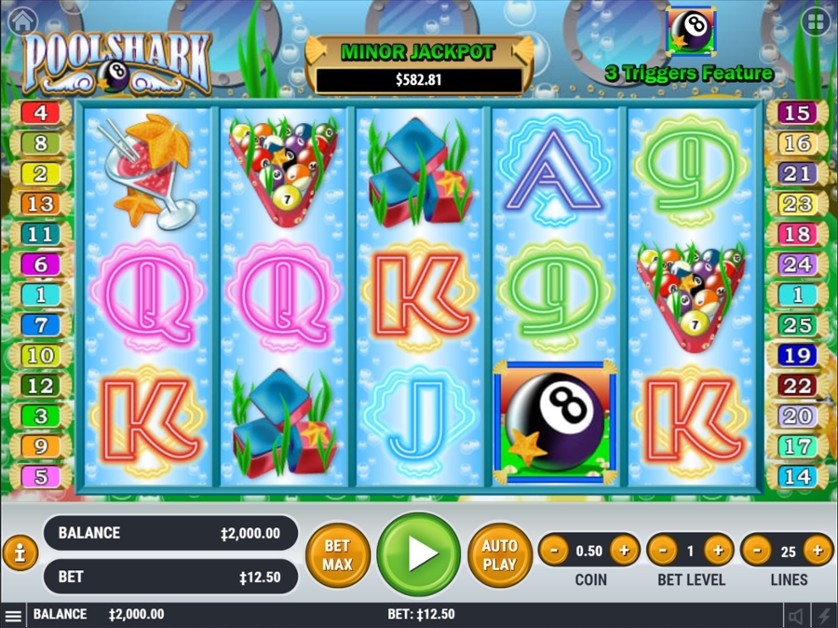The image size is (838, 628).
Task: Decrease the coin value
Action: 556,549
